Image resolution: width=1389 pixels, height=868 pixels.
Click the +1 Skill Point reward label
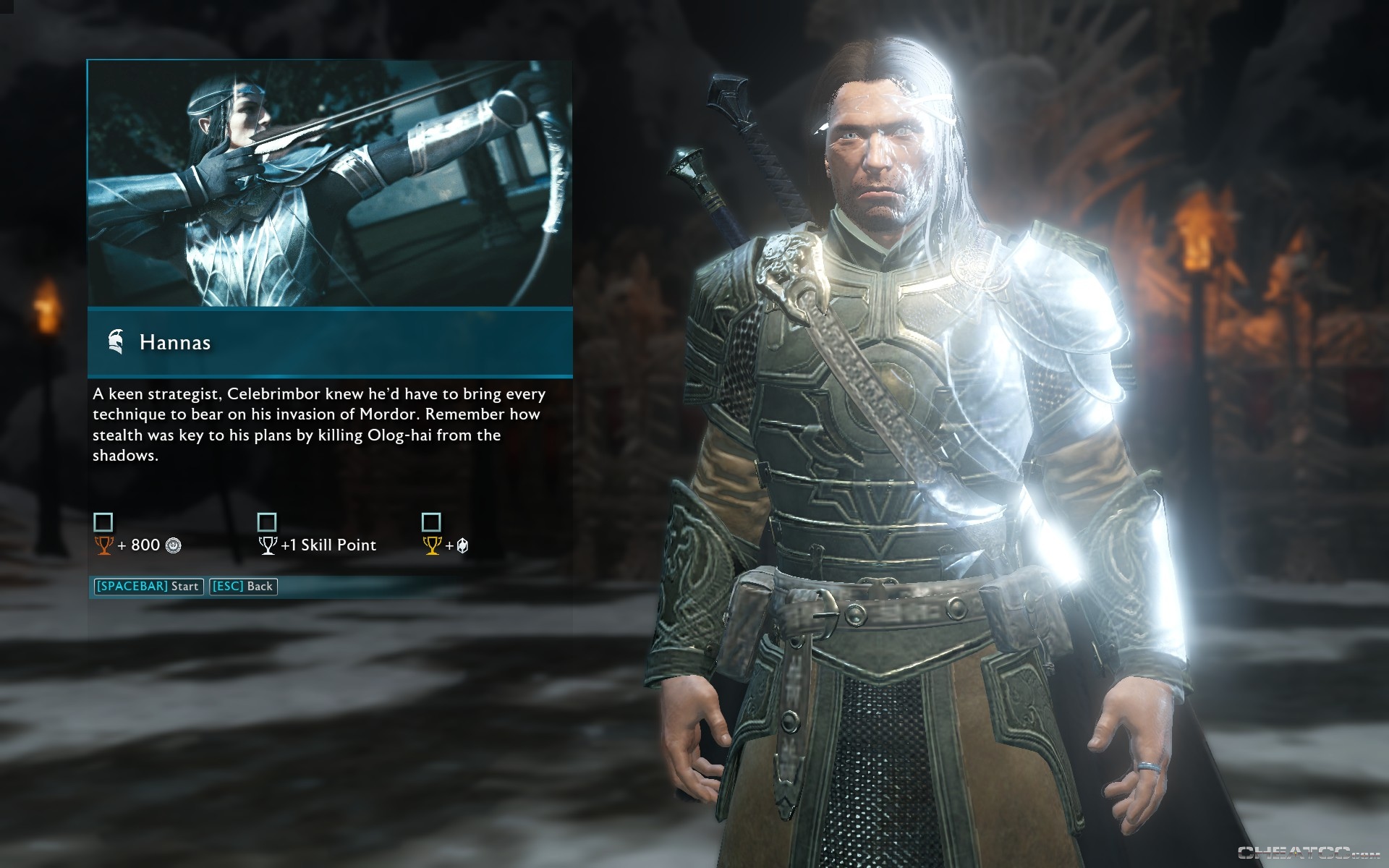tap(328, 545)
